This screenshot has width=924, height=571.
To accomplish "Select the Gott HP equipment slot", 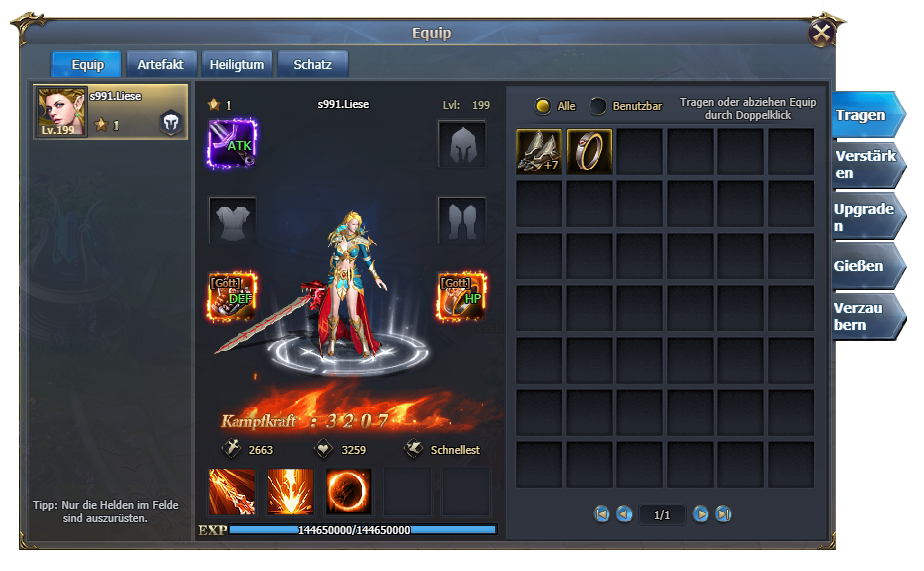I will 461,296.
